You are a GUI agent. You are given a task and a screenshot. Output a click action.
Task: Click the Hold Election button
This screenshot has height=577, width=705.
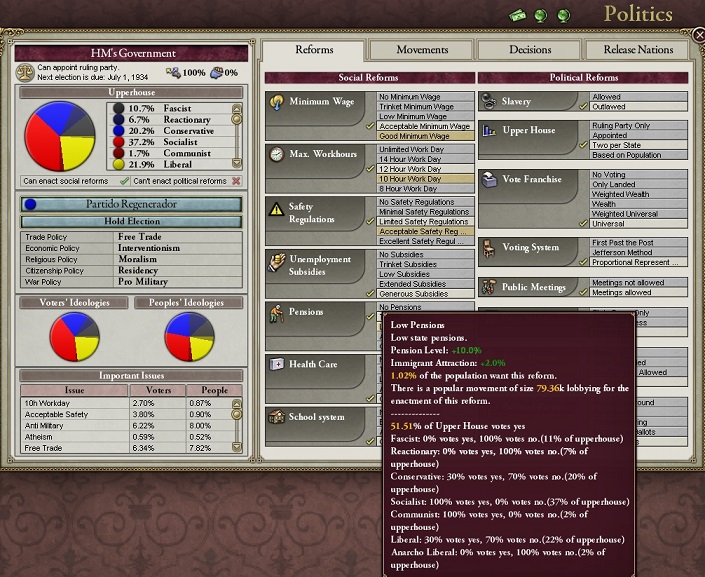pyautogui.click(x=131, y=221)
